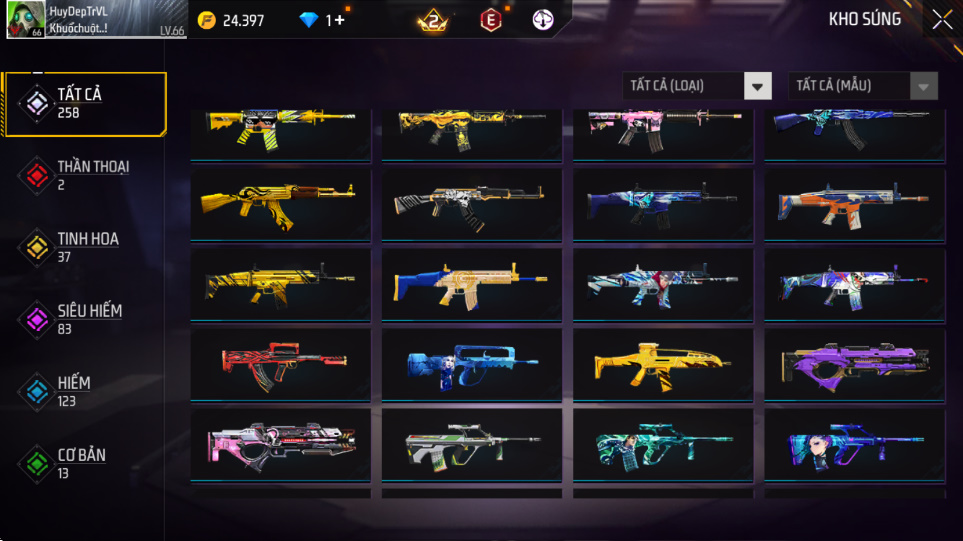The height and width of the screenshot is (541, 963).
Task: Select the orange and blue SCAR skin
Action: click(854, 203)
